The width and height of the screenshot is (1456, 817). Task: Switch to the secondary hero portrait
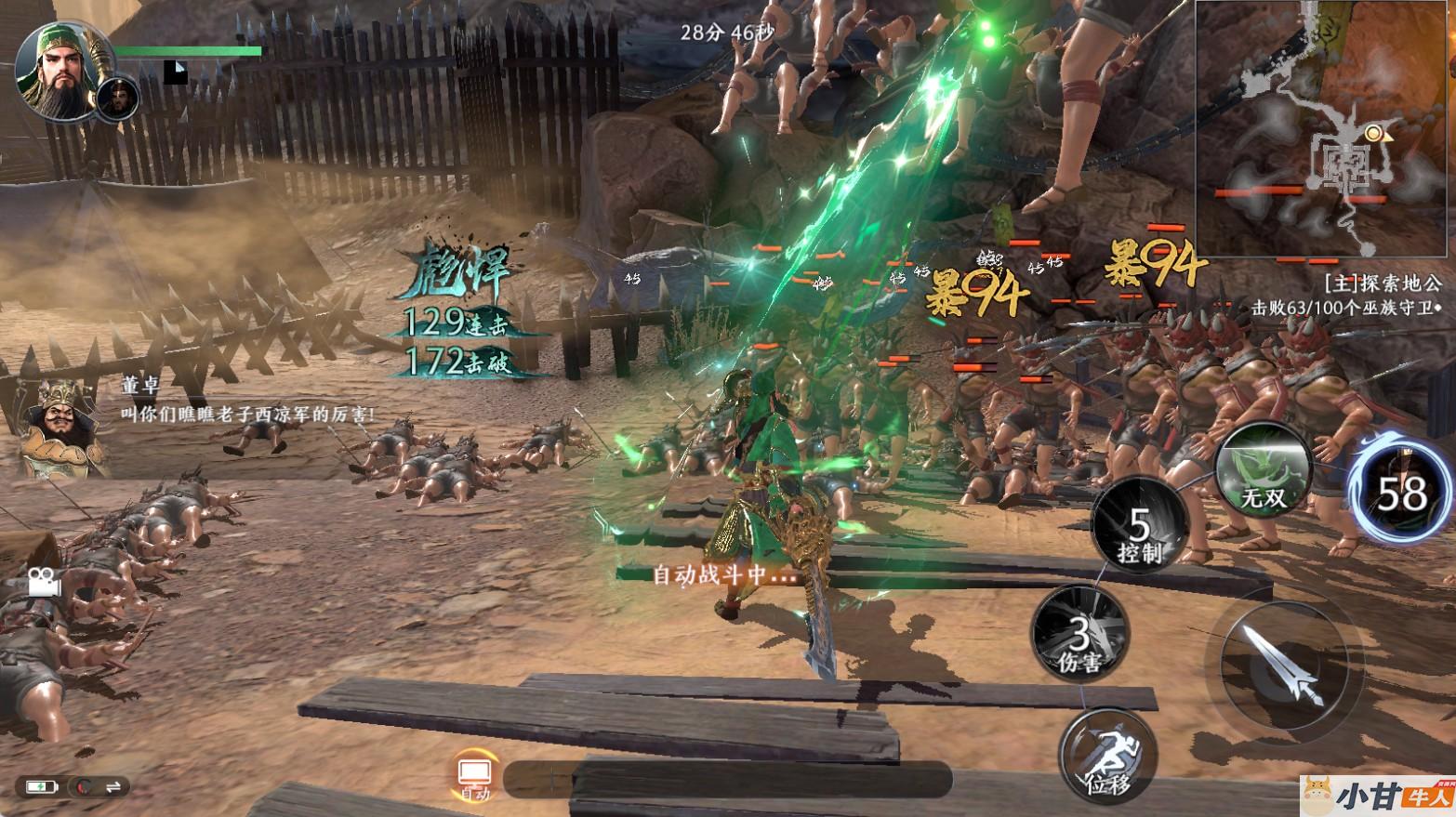[118, 98]
